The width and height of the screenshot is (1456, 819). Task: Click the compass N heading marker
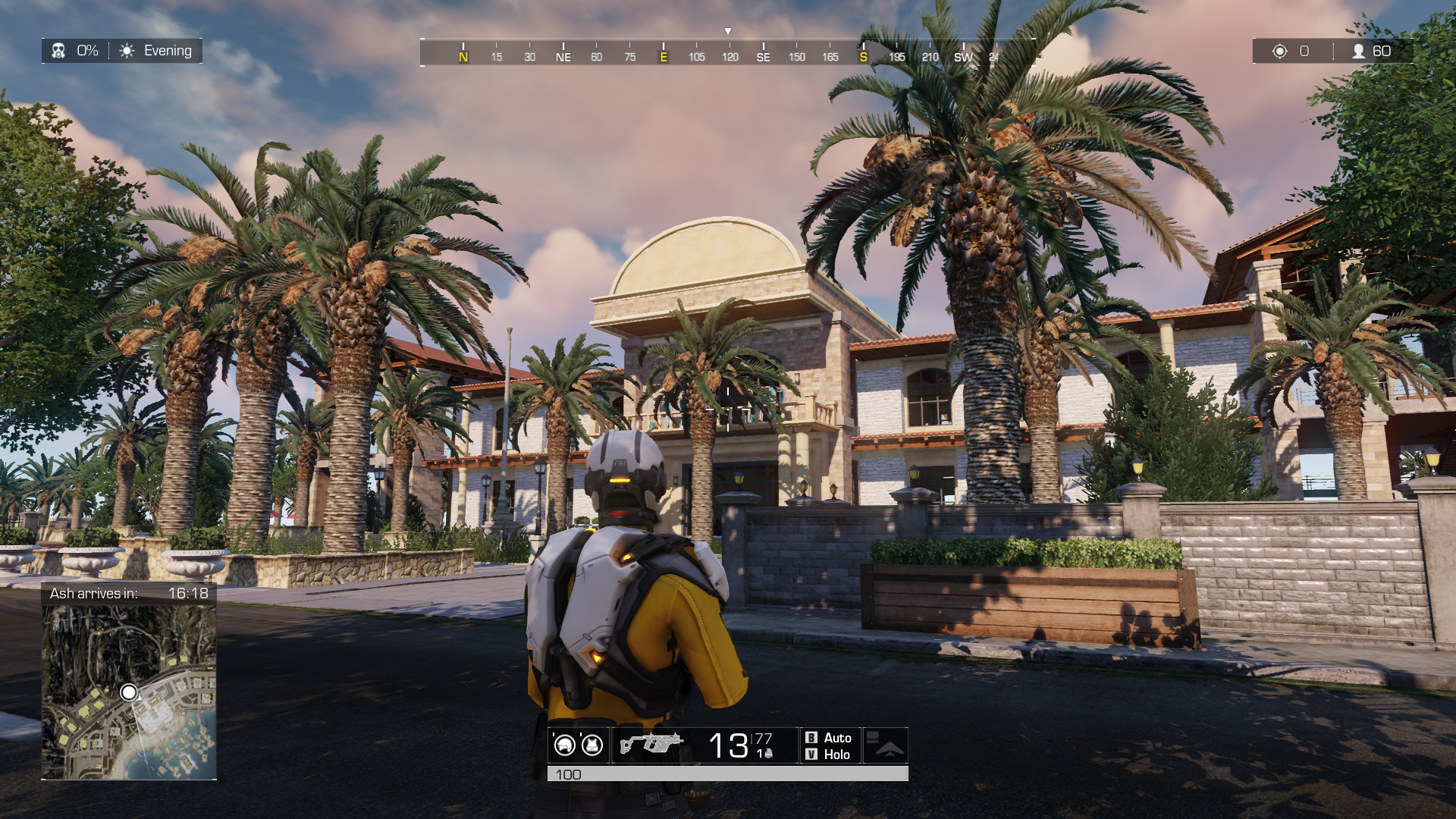pyautogui.click(x=462, y=56)
